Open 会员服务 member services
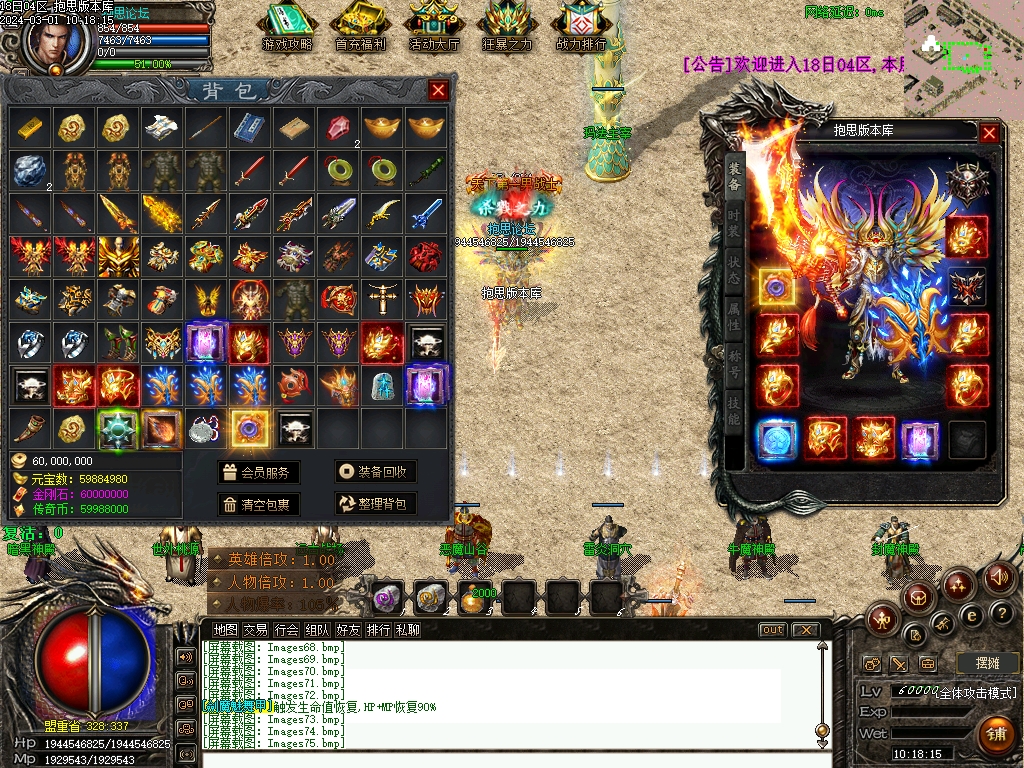 coord(258,473)
